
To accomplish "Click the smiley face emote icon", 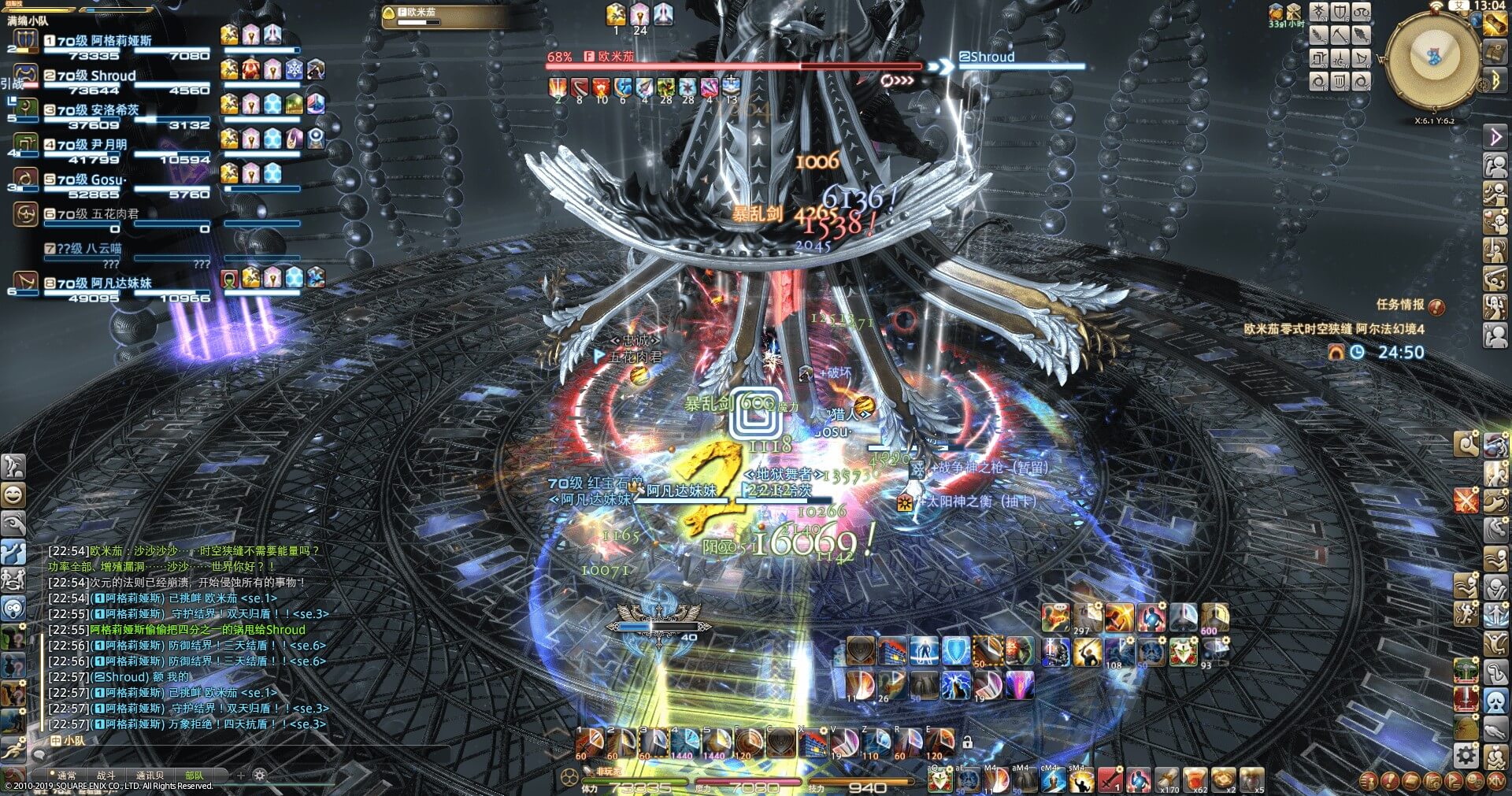I will pos(13,495).
